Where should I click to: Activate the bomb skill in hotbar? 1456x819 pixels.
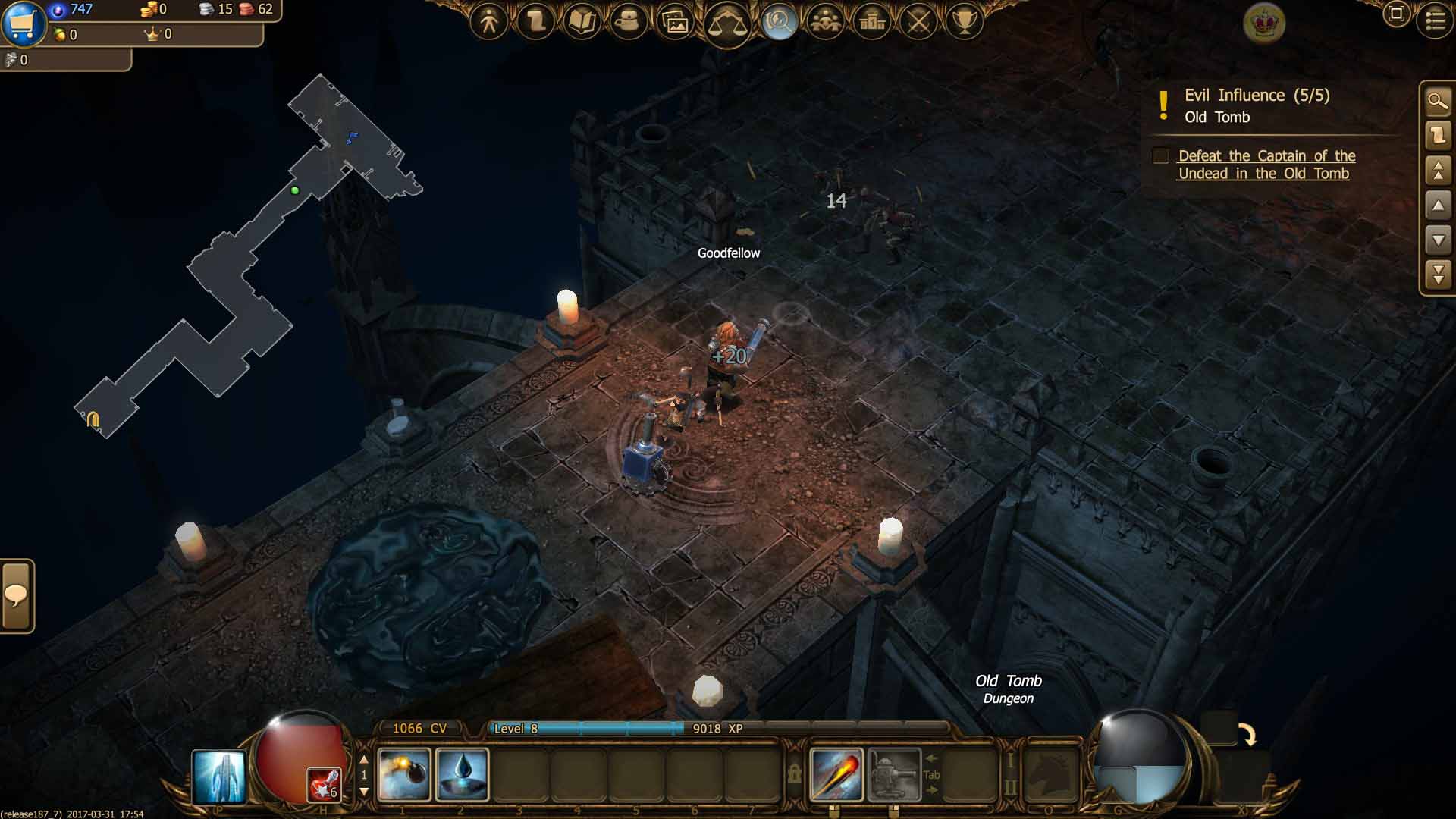(x=403, y=774)
